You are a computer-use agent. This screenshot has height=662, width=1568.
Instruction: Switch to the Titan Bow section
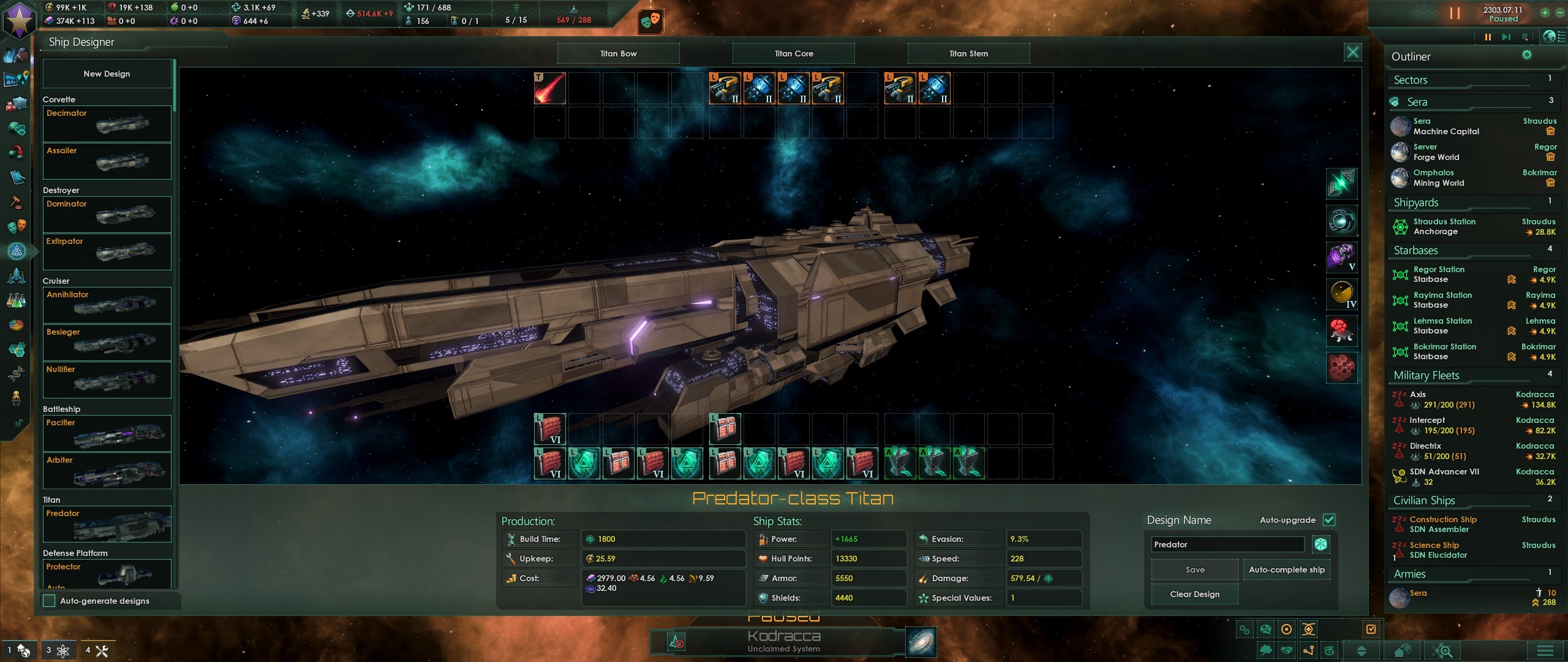[618, 53]
